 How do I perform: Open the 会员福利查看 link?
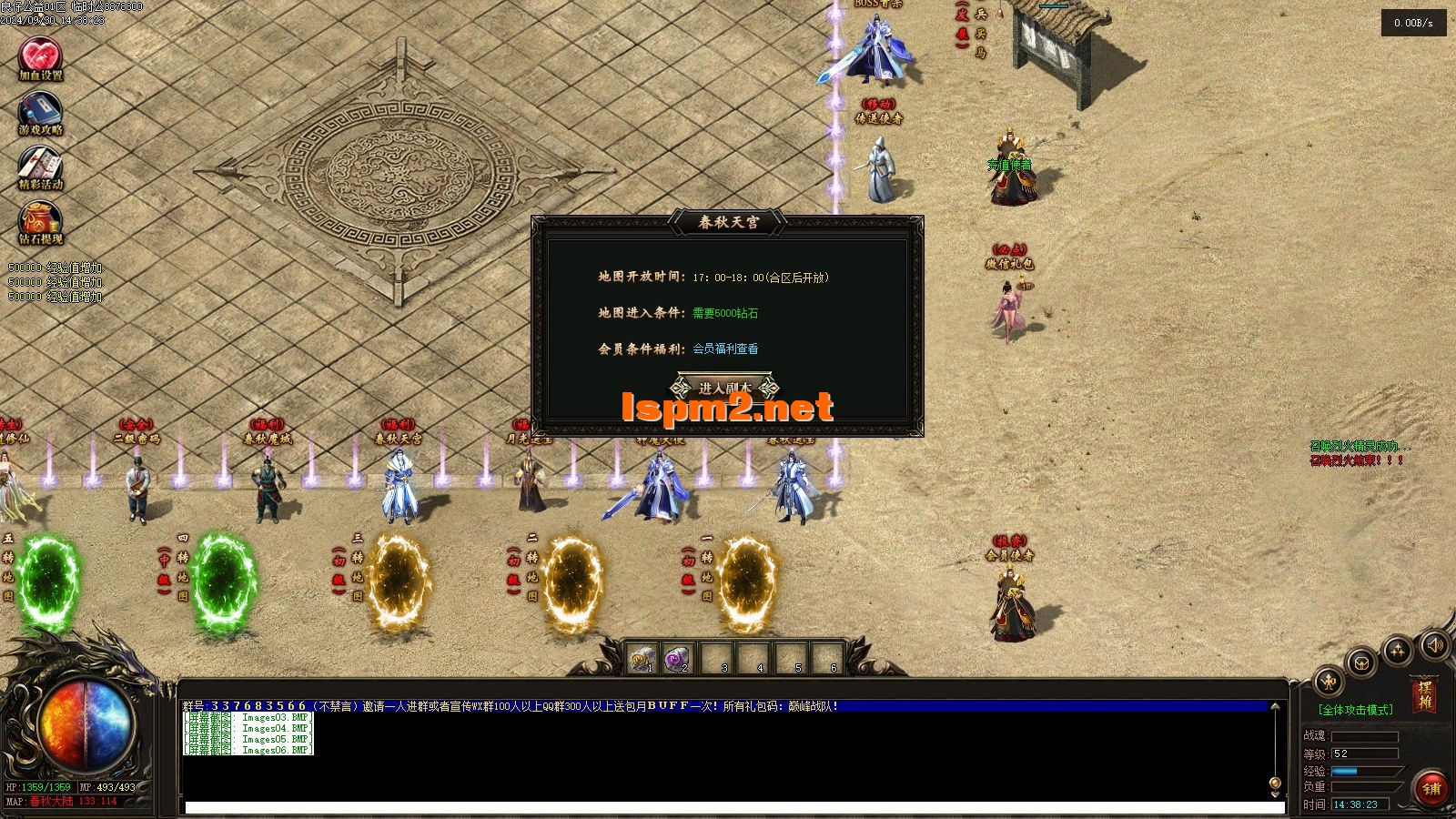tap(725, 349)
